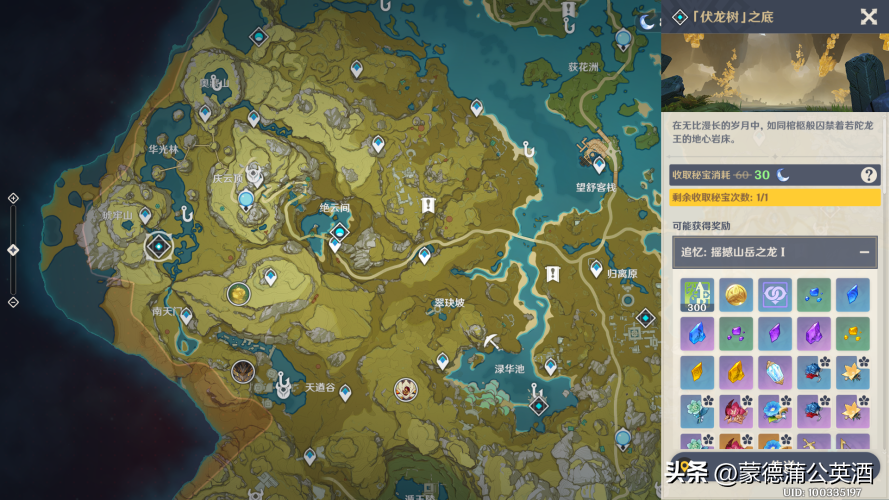Select the Dream Solvent hourglass reward

tap(774, 373)
